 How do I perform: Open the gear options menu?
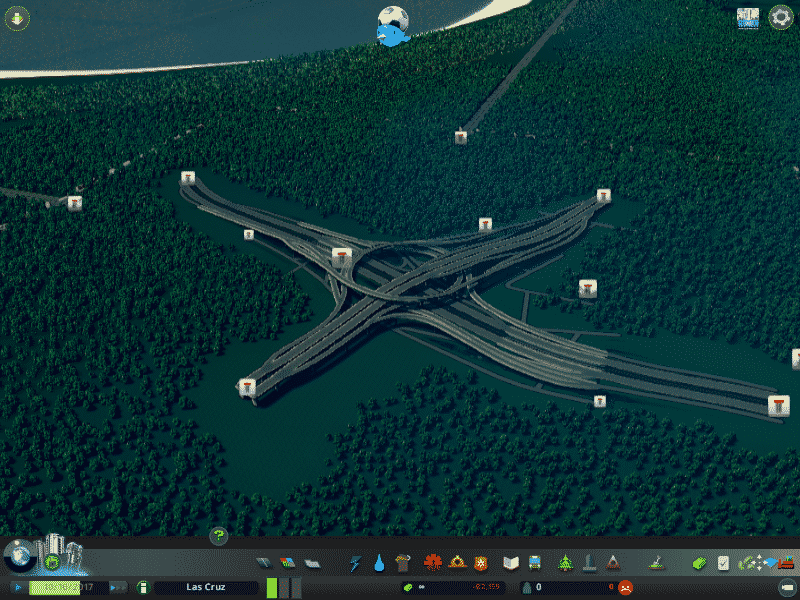(x=780, y=18)
